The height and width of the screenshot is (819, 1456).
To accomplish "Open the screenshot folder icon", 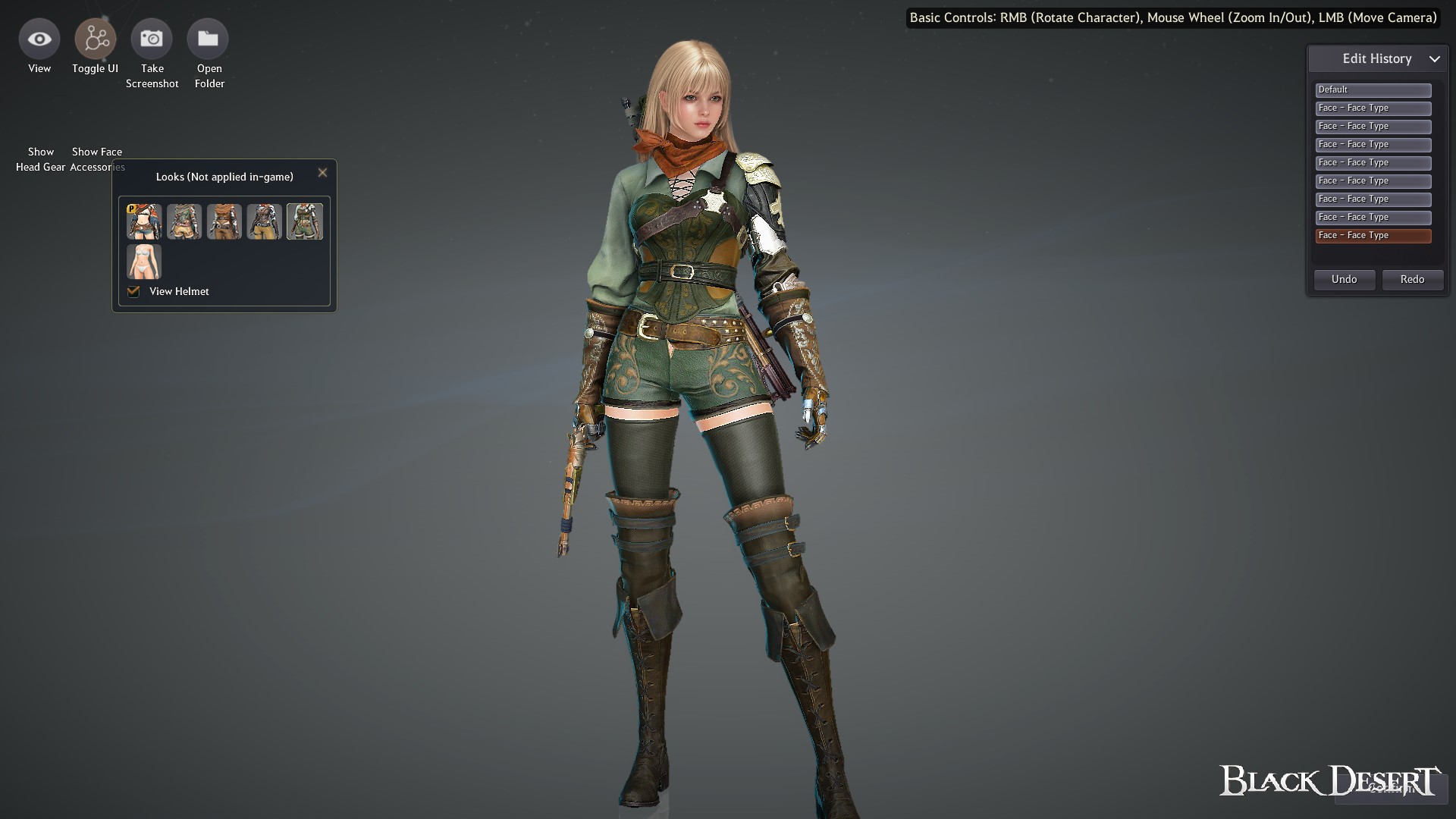I will [209, 38].
